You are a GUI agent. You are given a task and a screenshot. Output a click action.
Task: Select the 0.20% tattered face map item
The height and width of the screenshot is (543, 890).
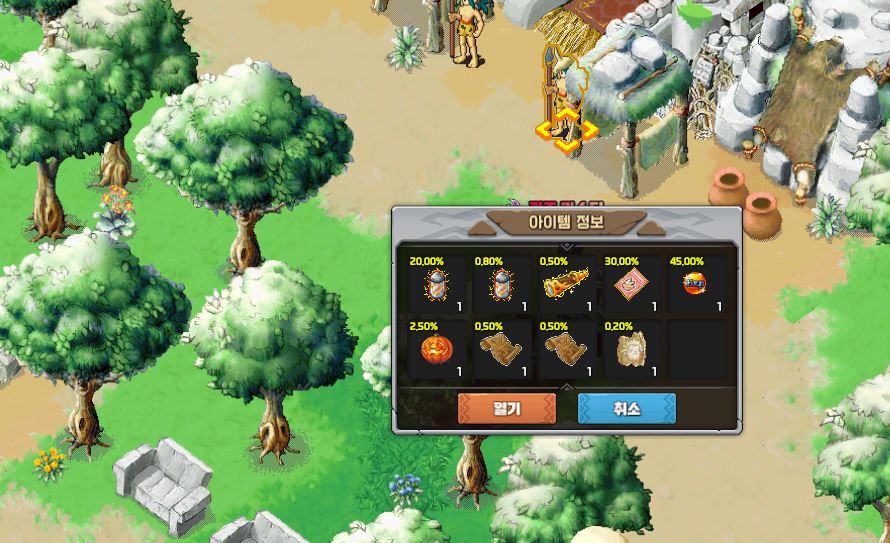[629, 350]
